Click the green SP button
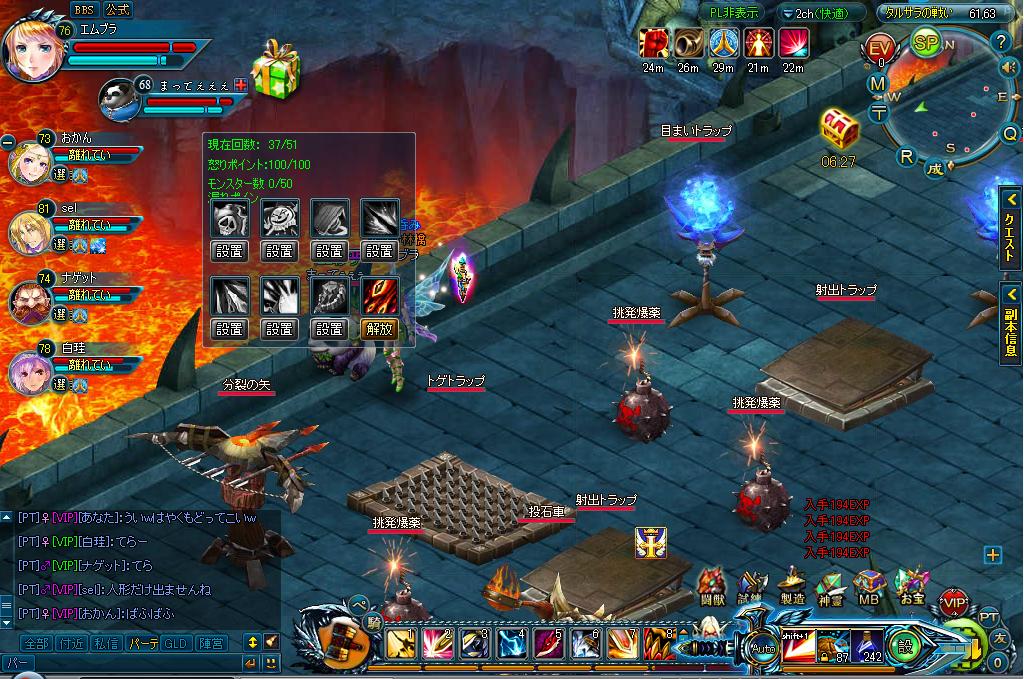Image resolution: width=1024 pixels, height=679 pixels. point(925,44)
